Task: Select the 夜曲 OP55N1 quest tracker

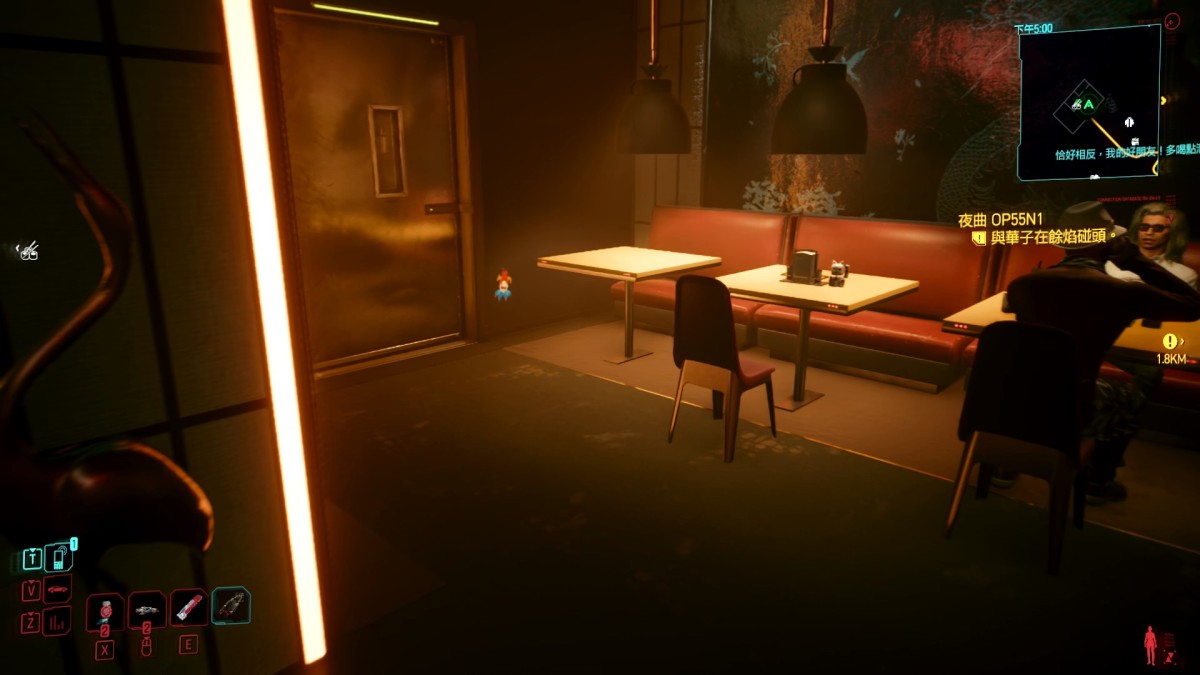Action: tap(1002, 220)
